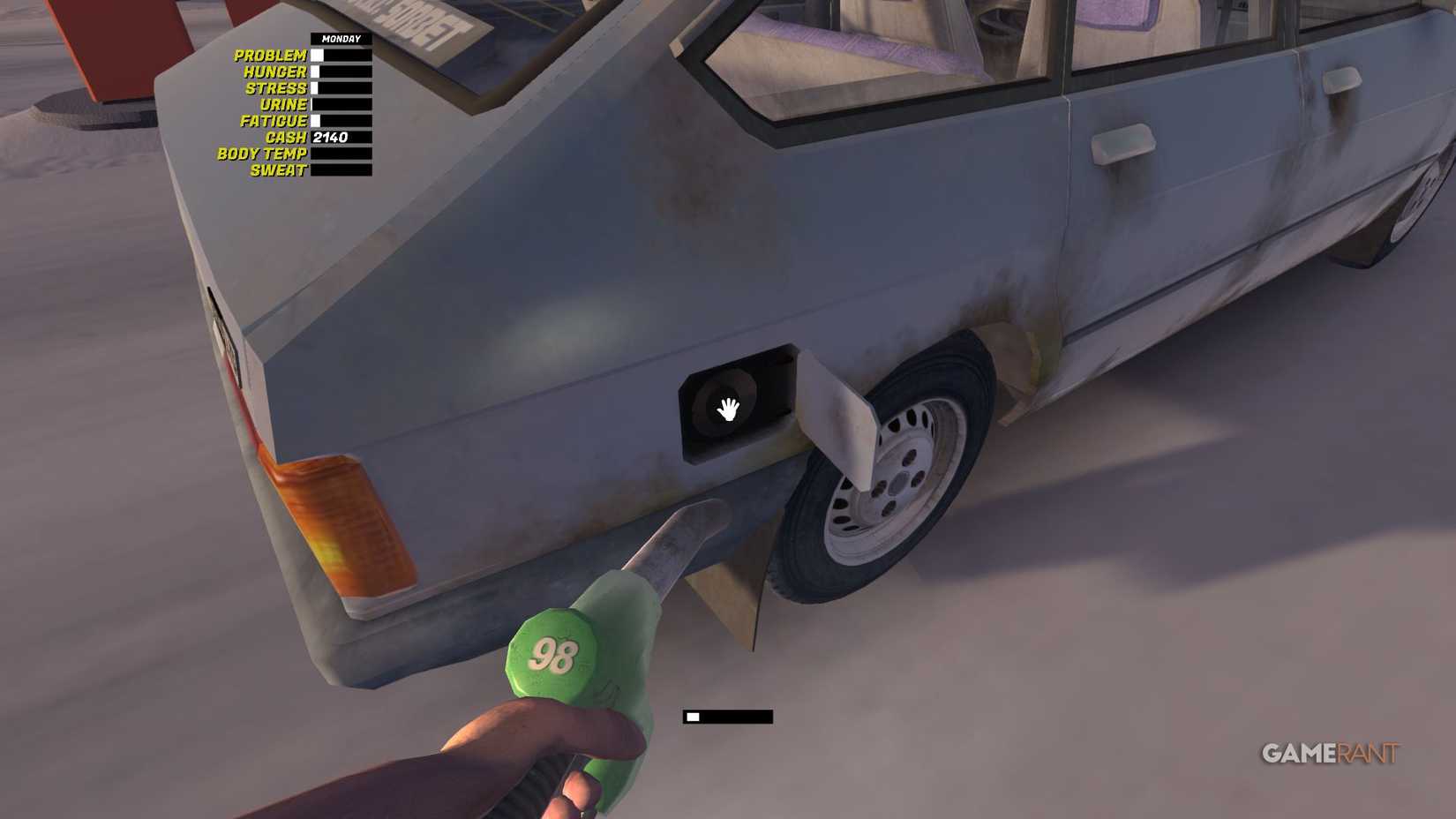
Task: Select the URINE label in the HUD
Action: 284,104
